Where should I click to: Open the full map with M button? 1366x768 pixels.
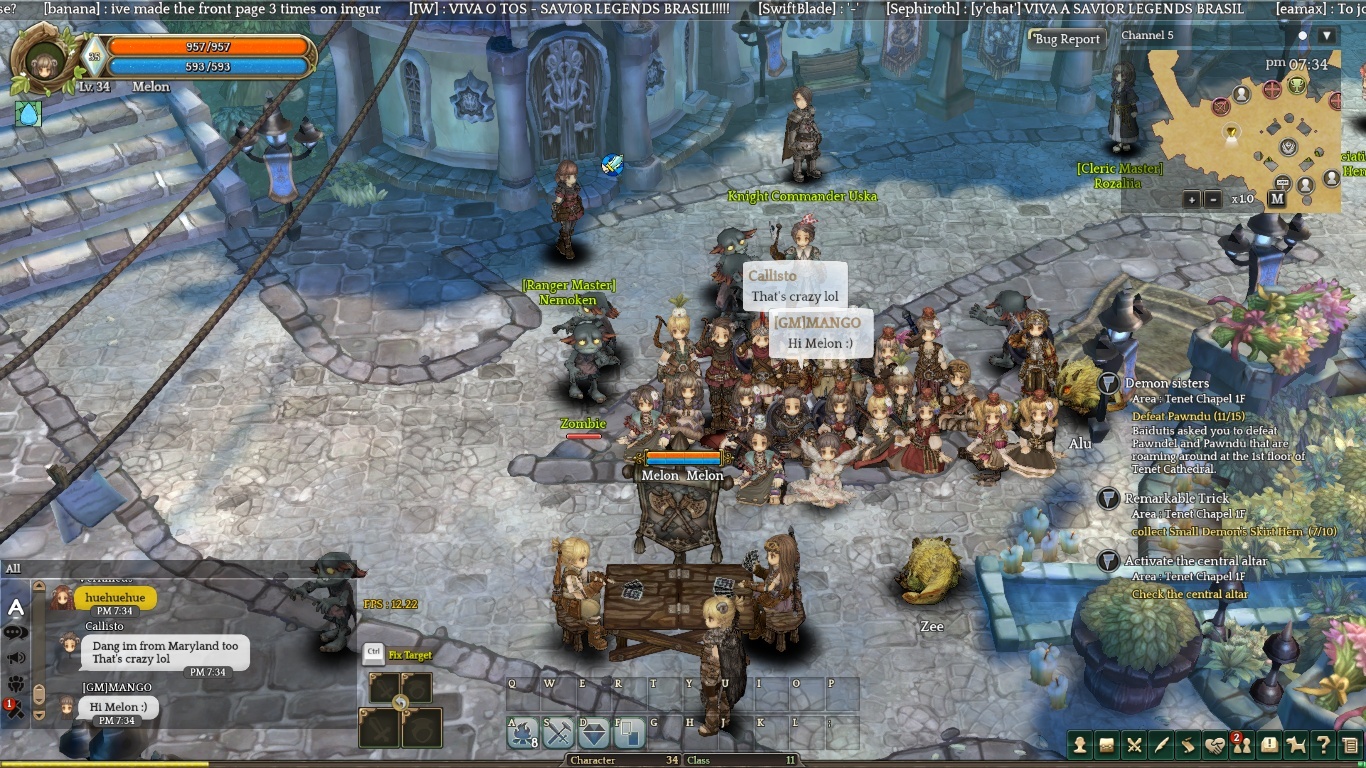[x=1277, y=198]
